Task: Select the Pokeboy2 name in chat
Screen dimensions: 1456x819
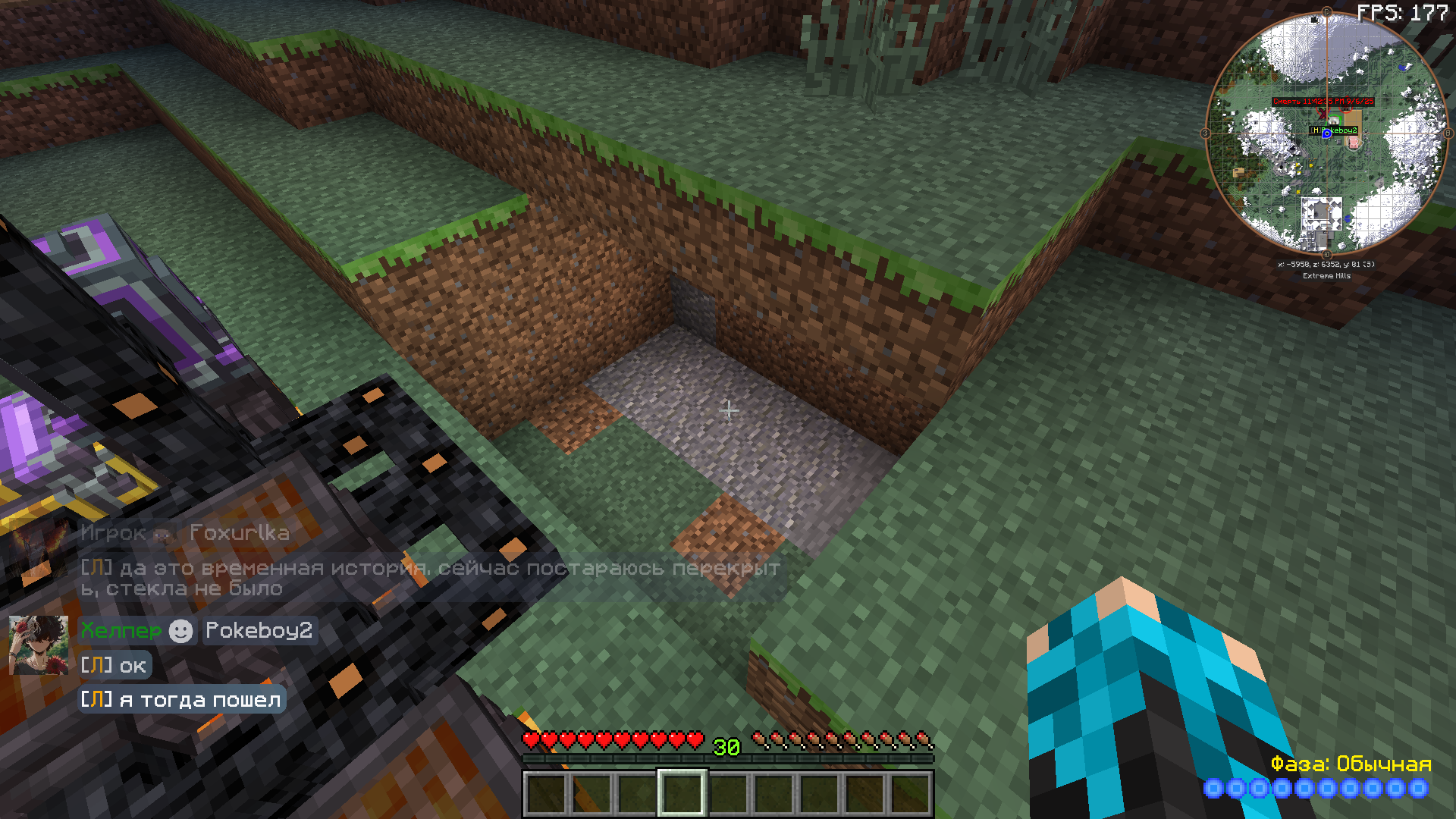Action: 259,630
